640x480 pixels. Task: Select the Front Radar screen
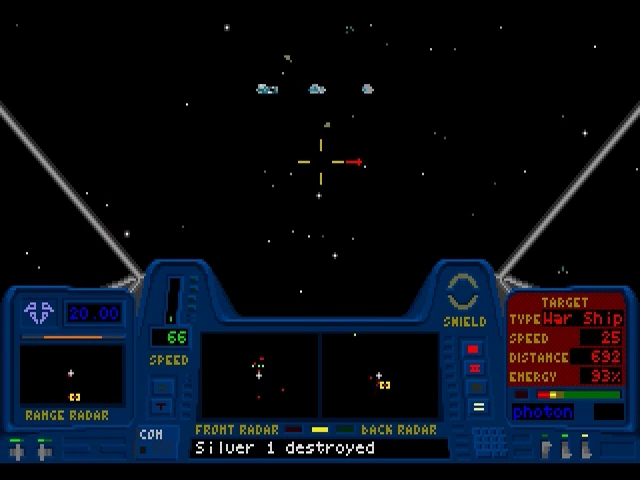tap(259, 376)
